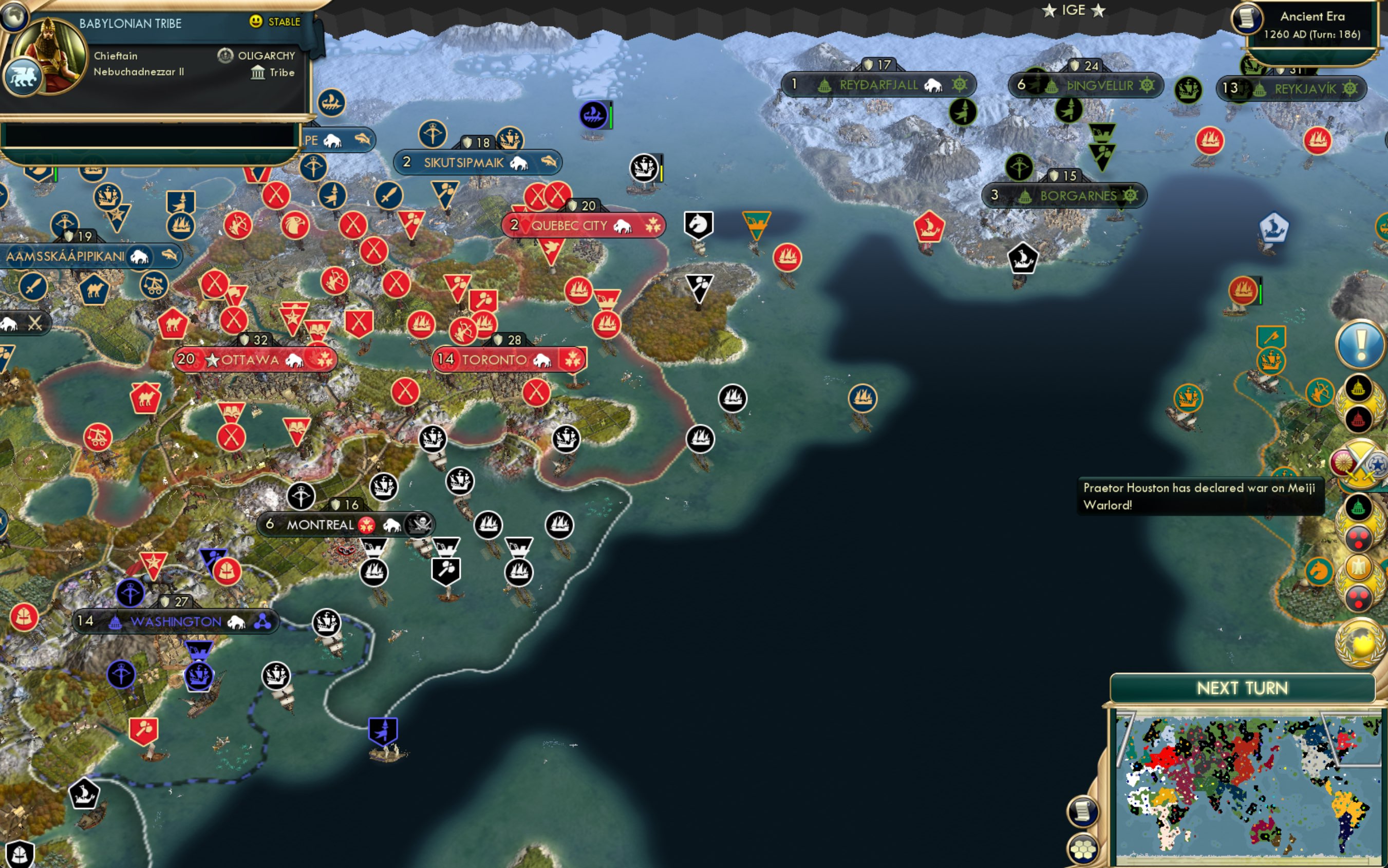Viewport: 1388px width, 868px height.
Task: Click the blue exclamation notification icon
Action: [x=1360, y=345]
